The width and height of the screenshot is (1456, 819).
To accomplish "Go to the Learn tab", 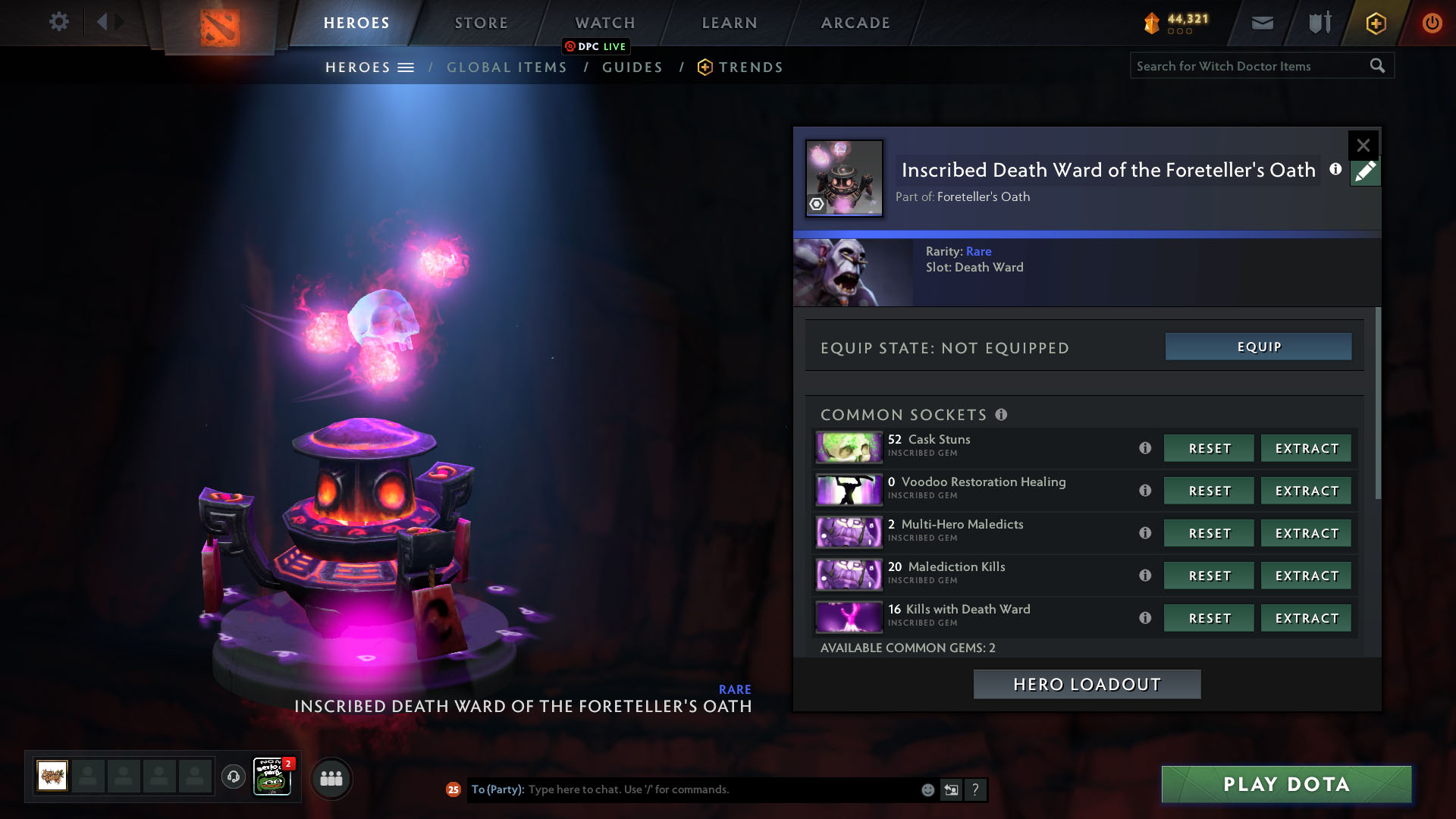I will (729, 23).
